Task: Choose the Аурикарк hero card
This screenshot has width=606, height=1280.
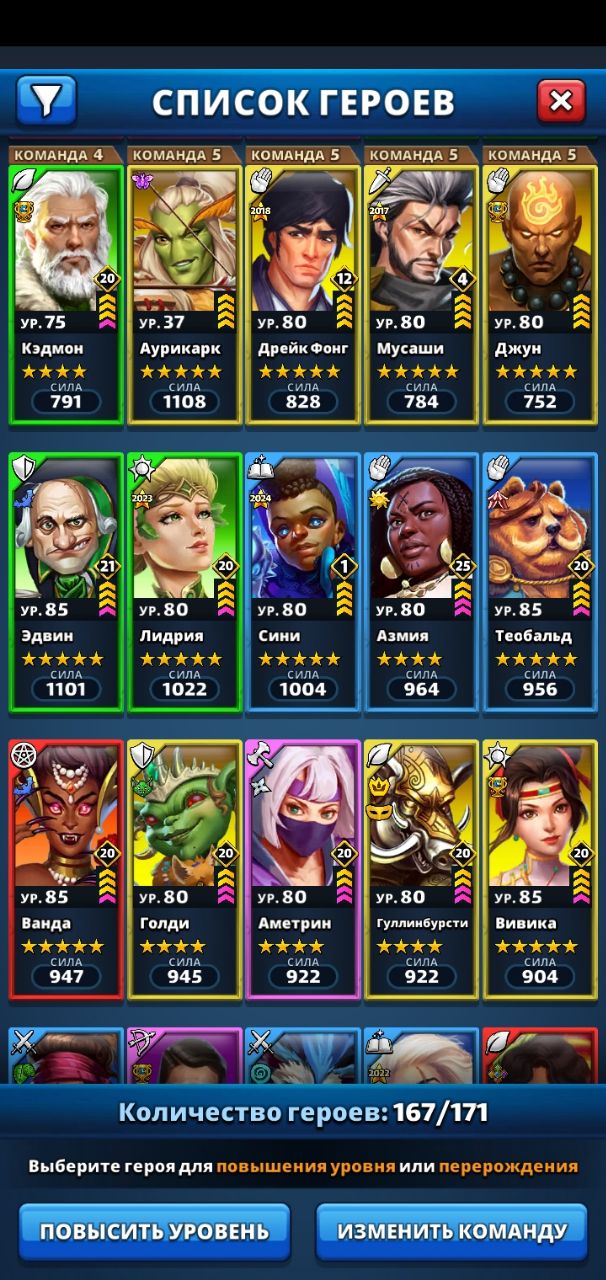Action: [184, 293]
